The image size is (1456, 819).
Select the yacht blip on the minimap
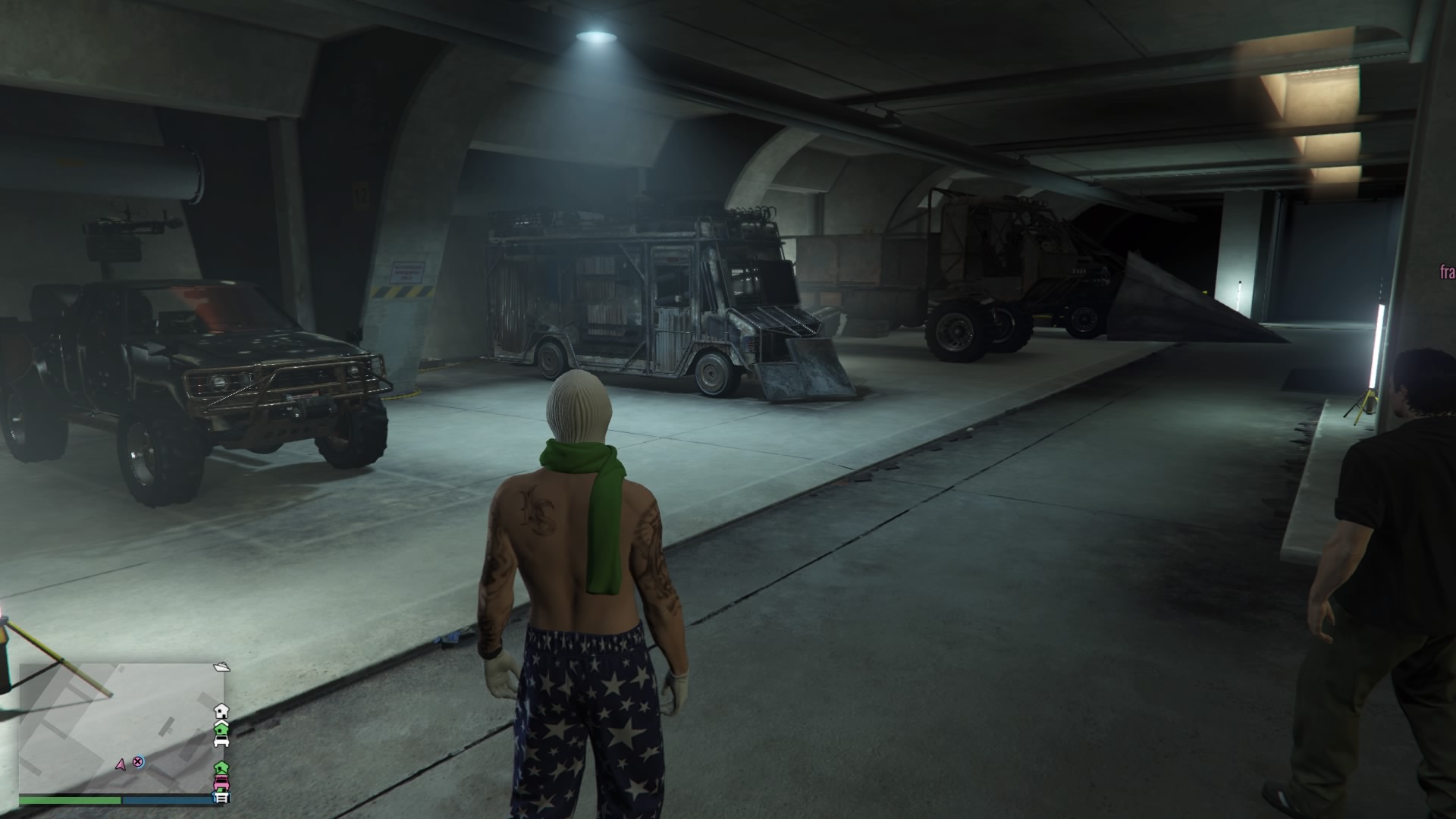(x=221, y=667)
